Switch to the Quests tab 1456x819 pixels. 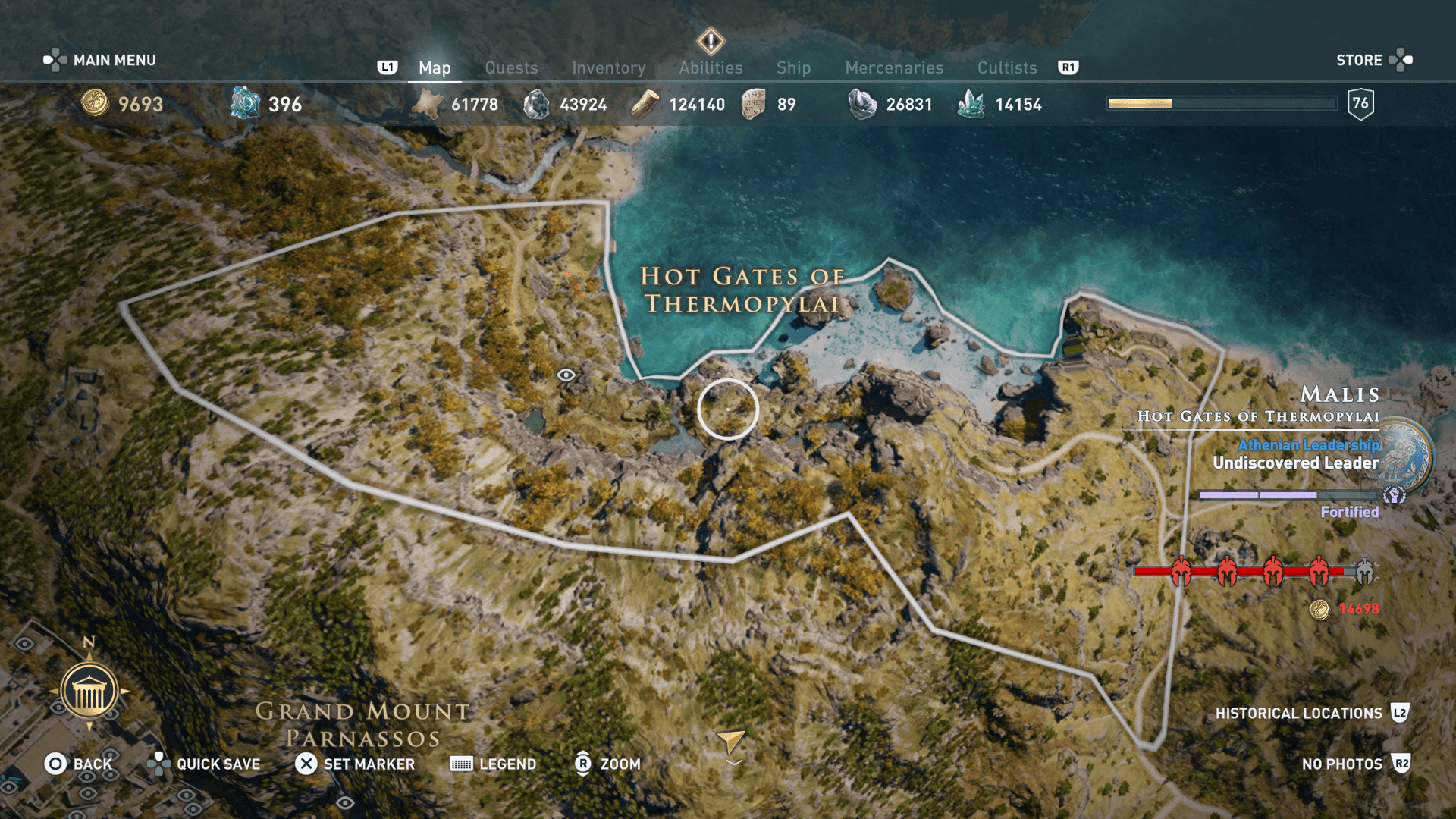pos(511,67)
